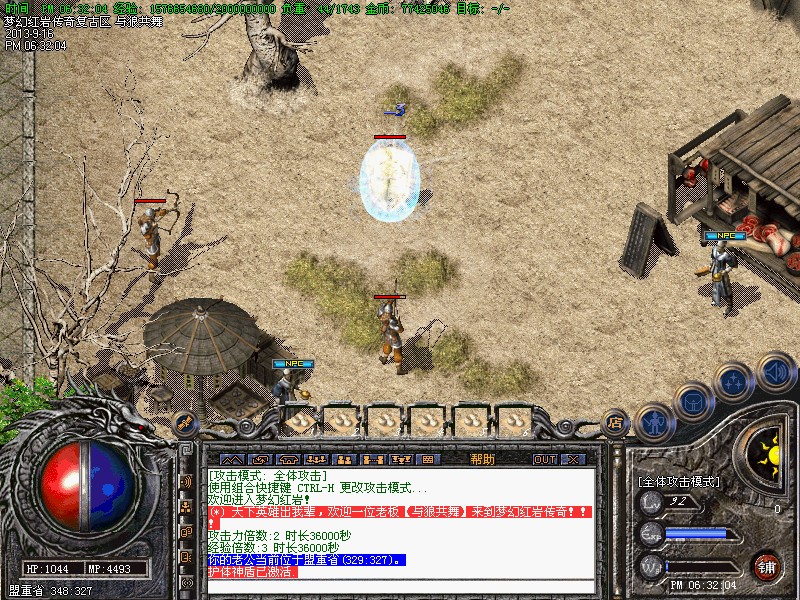800x600 pixels.
Task: Open the skills four-star button
Action: [734, 381]
